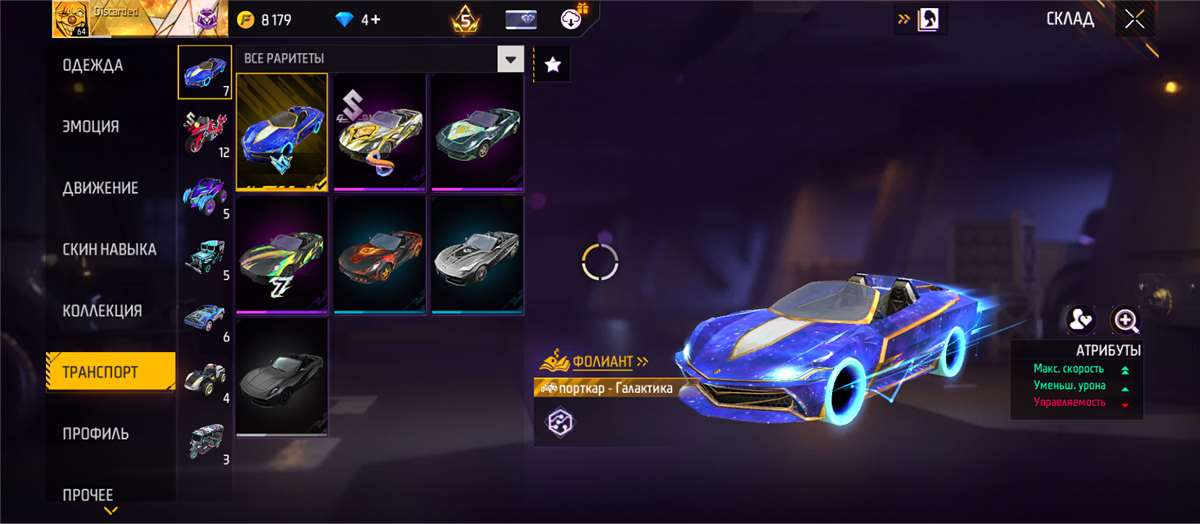The width and height of the screenshot is (1200, 524).
Task: Switch to the jeep vehicle category
Action: coord(204,256)
